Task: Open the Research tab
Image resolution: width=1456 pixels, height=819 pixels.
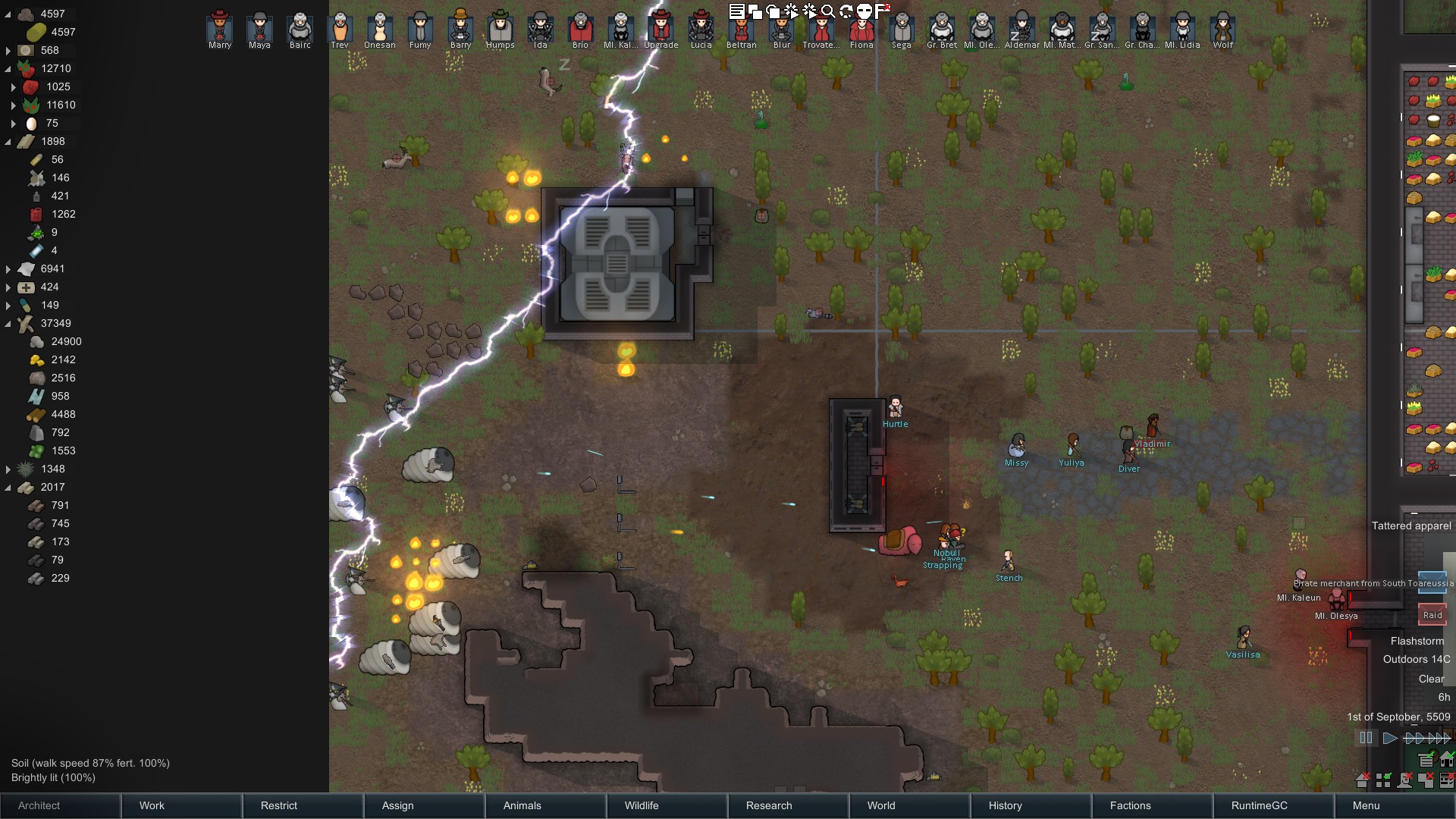Action: (789, 805)
